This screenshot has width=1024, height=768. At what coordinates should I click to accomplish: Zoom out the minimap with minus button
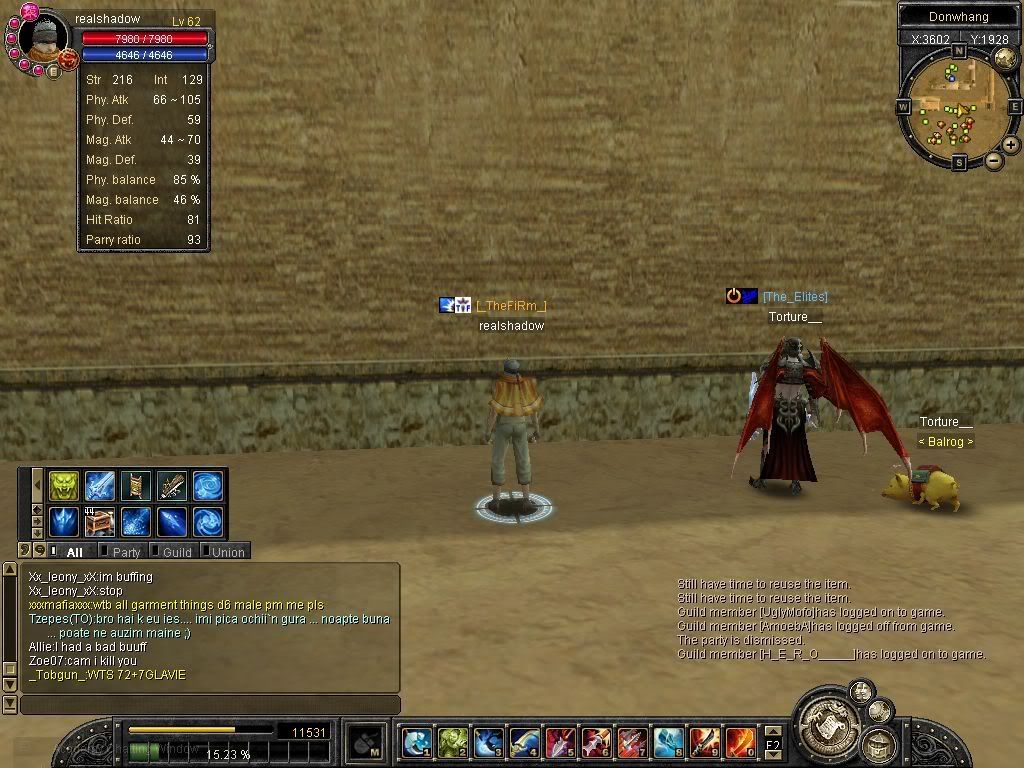coord(994,160)
